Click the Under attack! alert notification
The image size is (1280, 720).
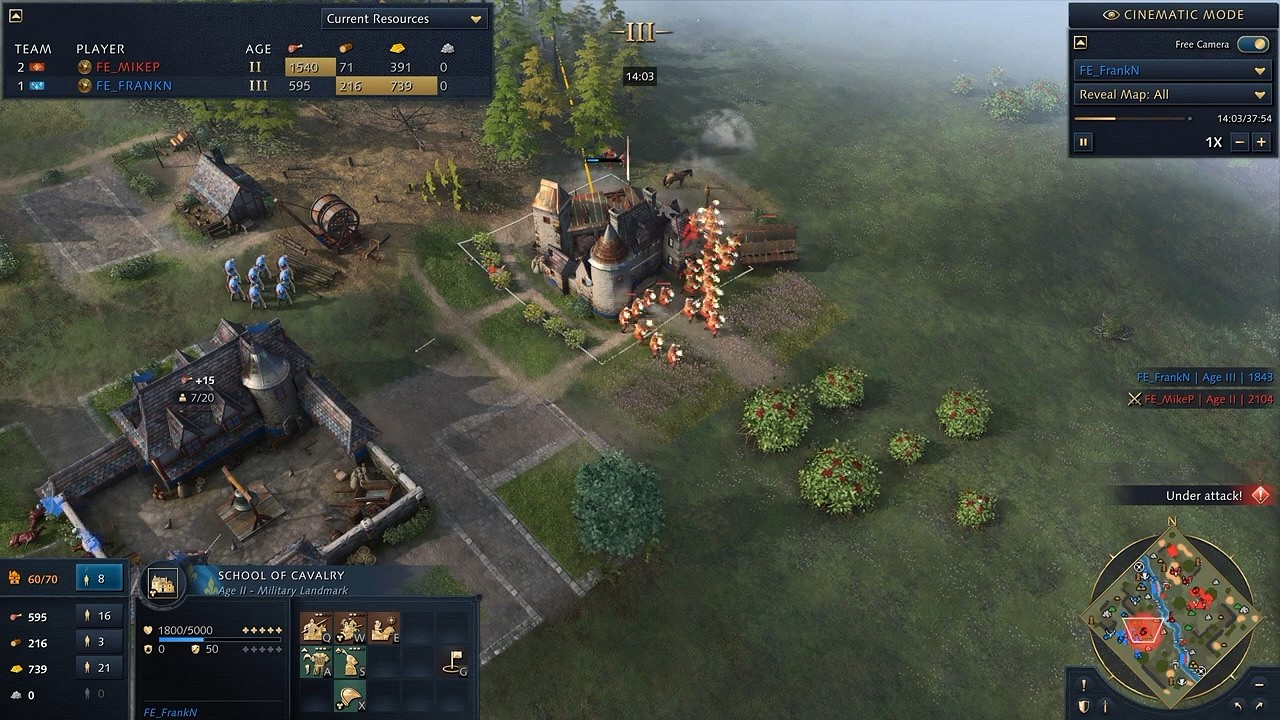point(1204,495)
